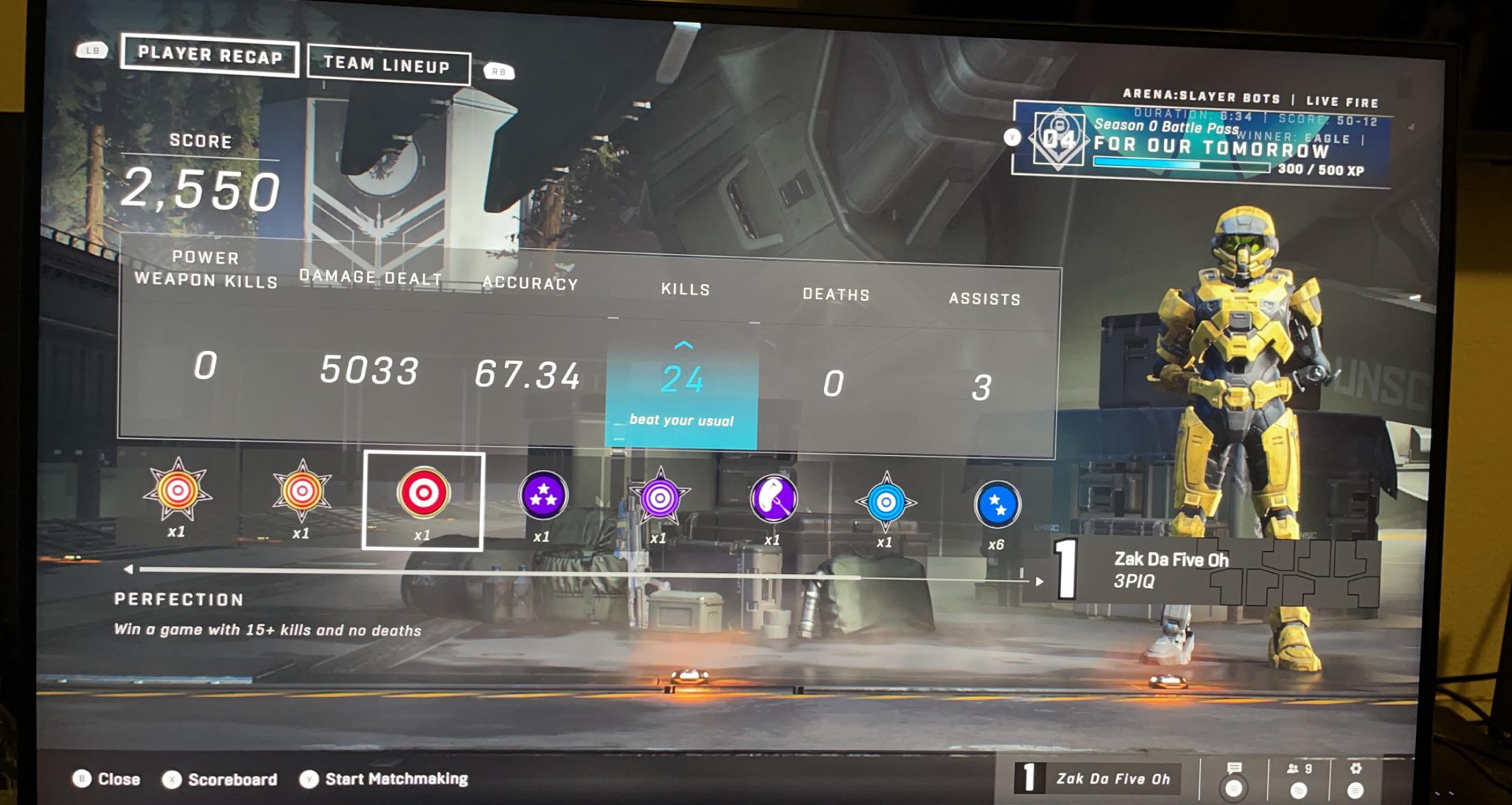Viewport: 1512px width, 805px height.
Task: Select the blue x6 double-star medal
Action: [998, 504]
